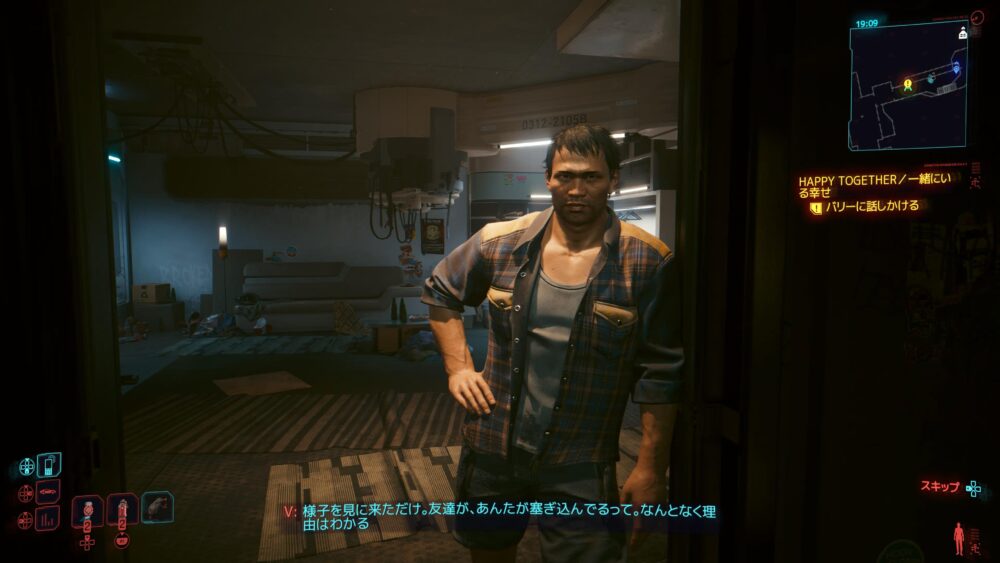Click the スキップ skip label
Image resolution: width=1000 pixels, height=563 pixels.
click(x=940, y=487)
